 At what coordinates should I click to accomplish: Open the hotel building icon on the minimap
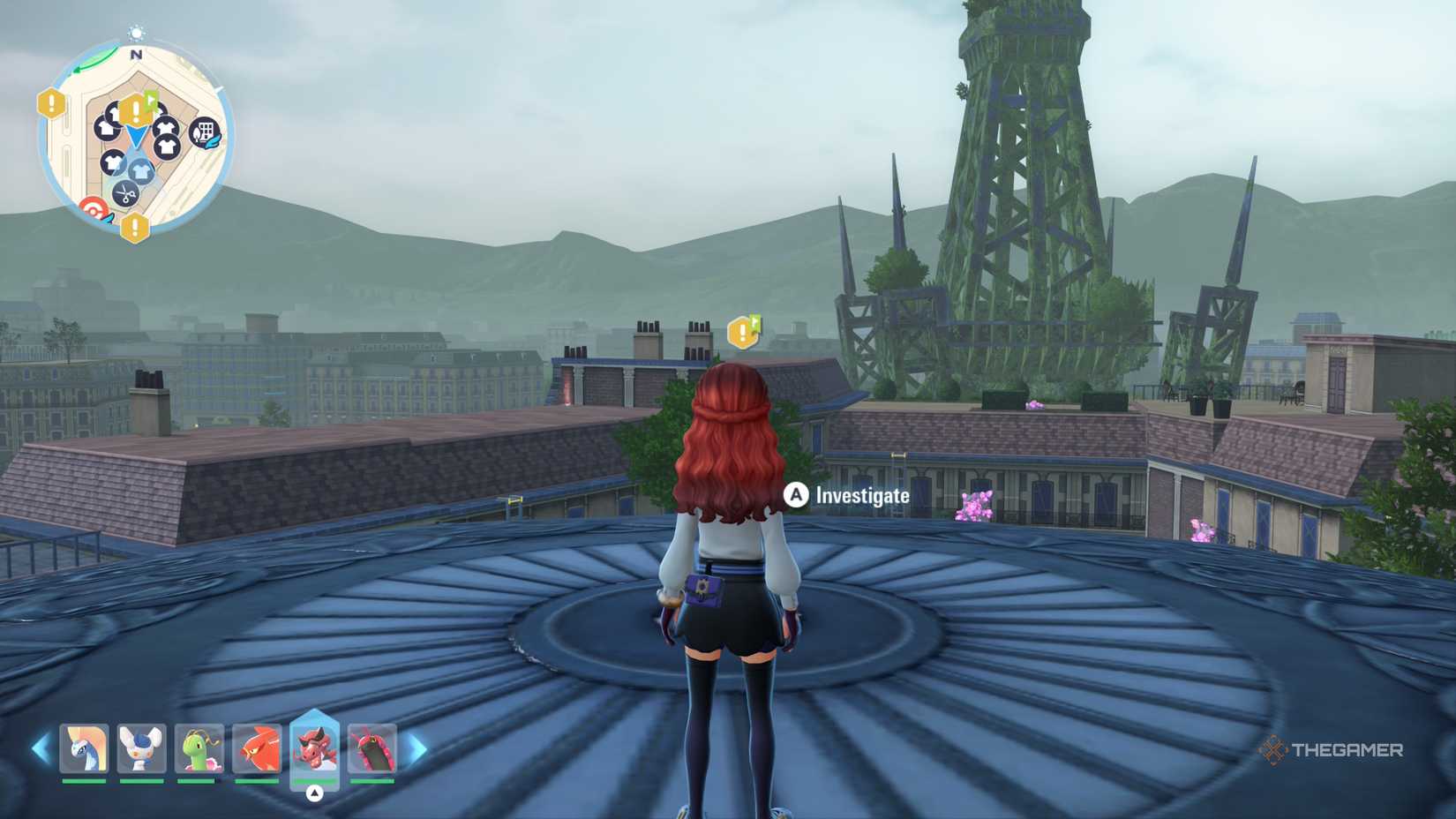pyautogui.click(x=205, y=132)
